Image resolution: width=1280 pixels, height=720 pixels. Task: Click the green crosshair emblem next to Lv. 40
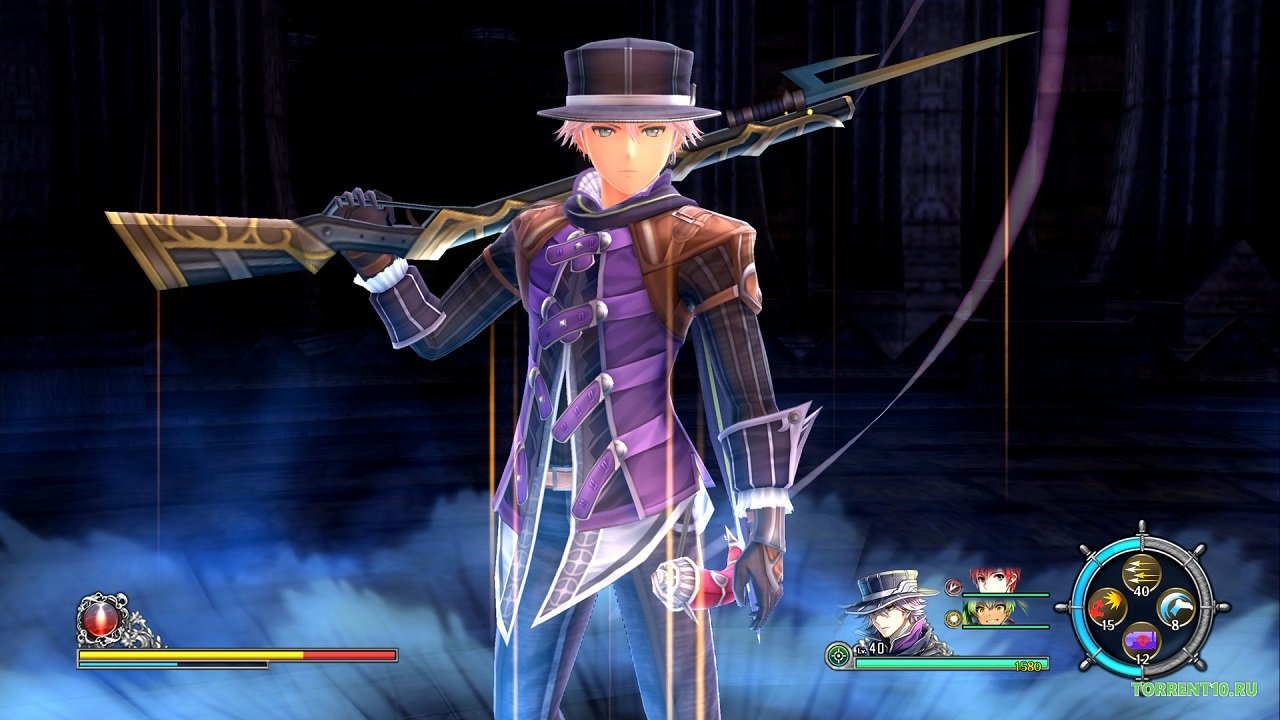837,655
